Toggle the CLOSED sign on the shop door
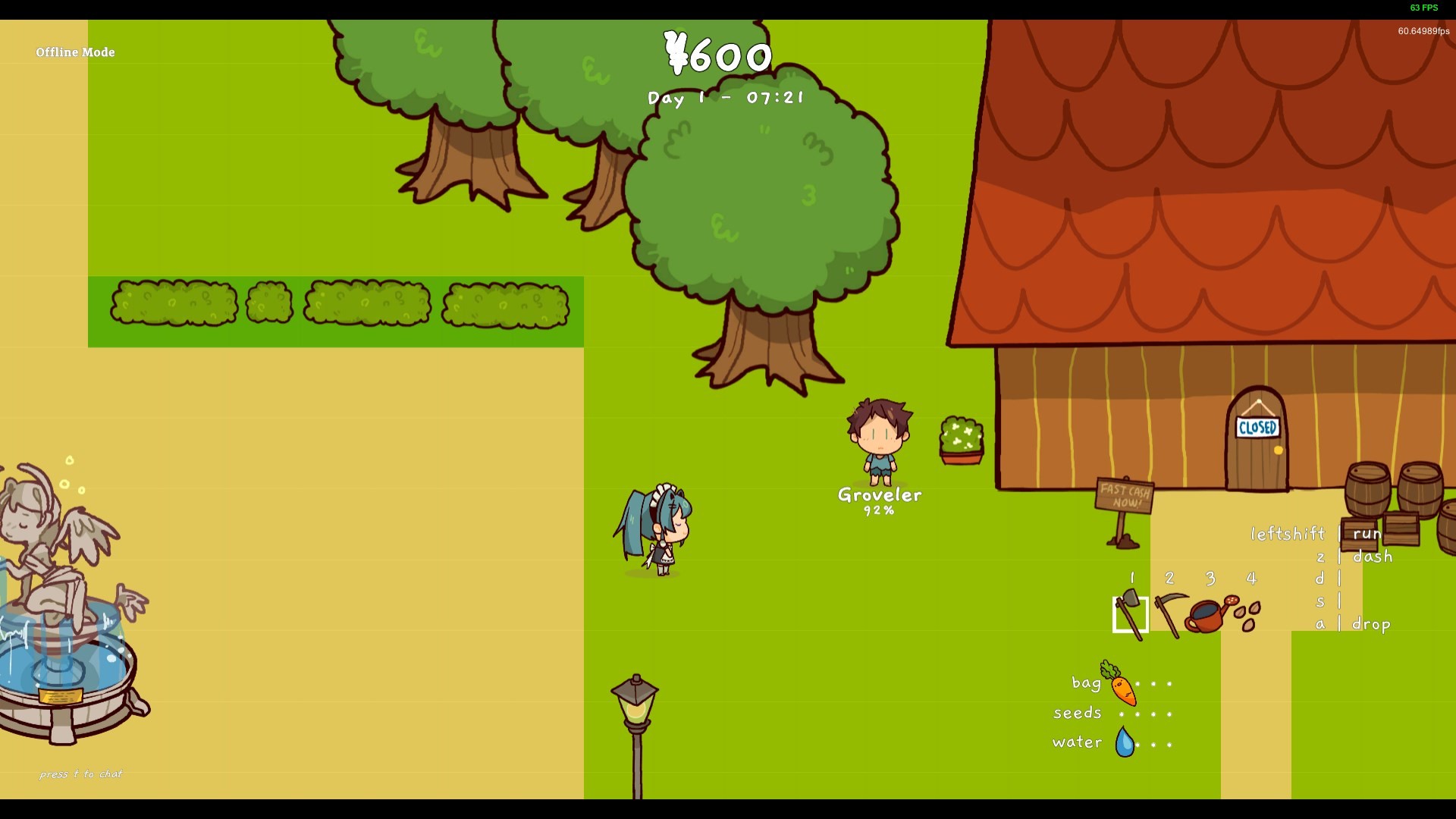 (1258, 428)
